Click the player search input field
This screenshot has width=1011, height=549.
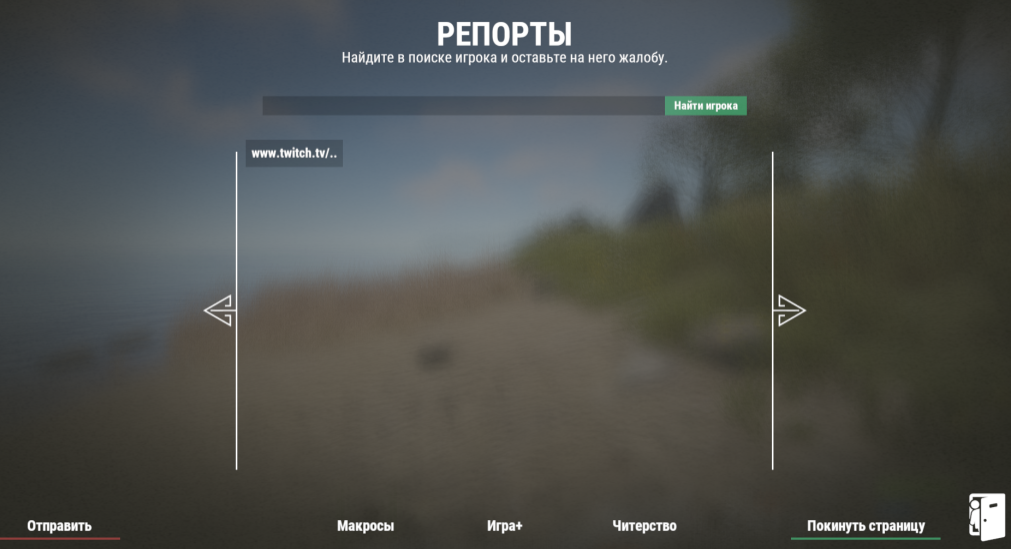(x=463, y=106)
